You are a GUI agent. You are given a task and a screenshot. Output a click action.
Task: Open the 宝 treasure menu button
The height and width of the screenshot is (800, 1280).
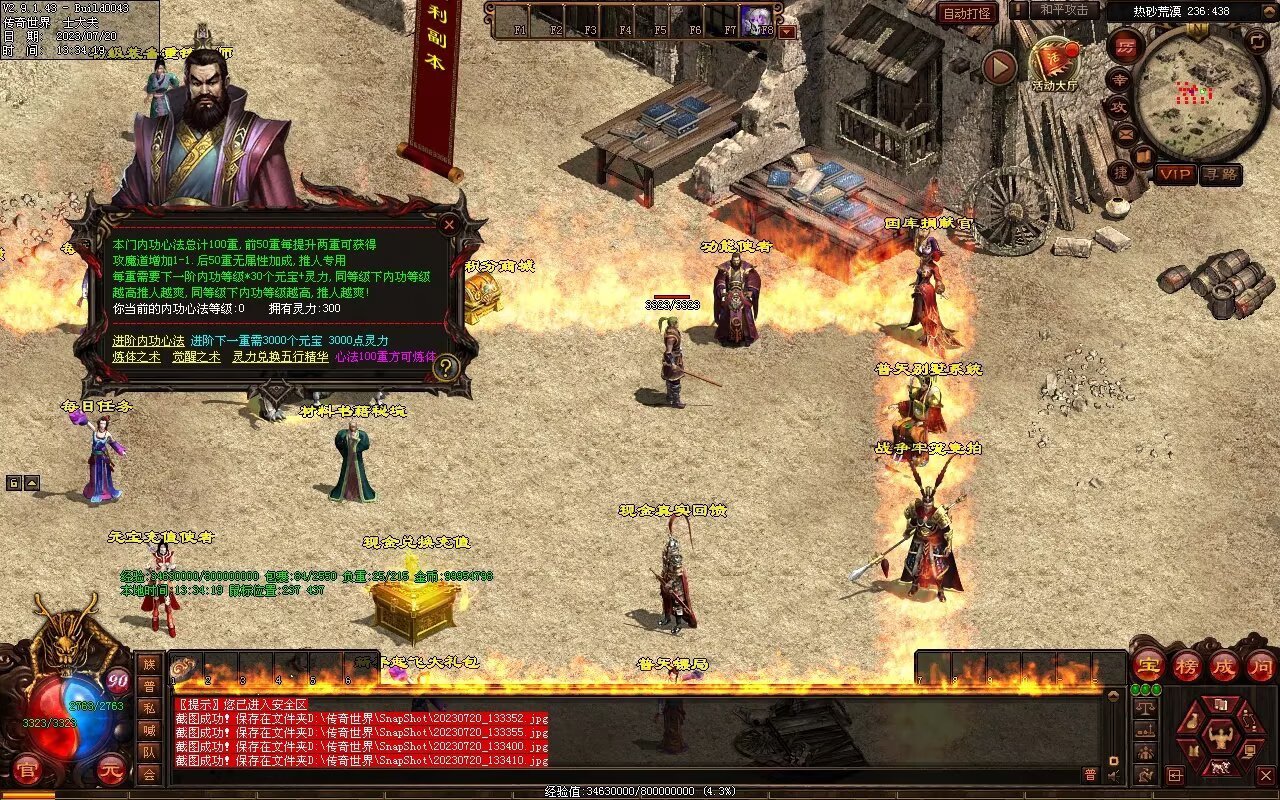coord(1149,665)
